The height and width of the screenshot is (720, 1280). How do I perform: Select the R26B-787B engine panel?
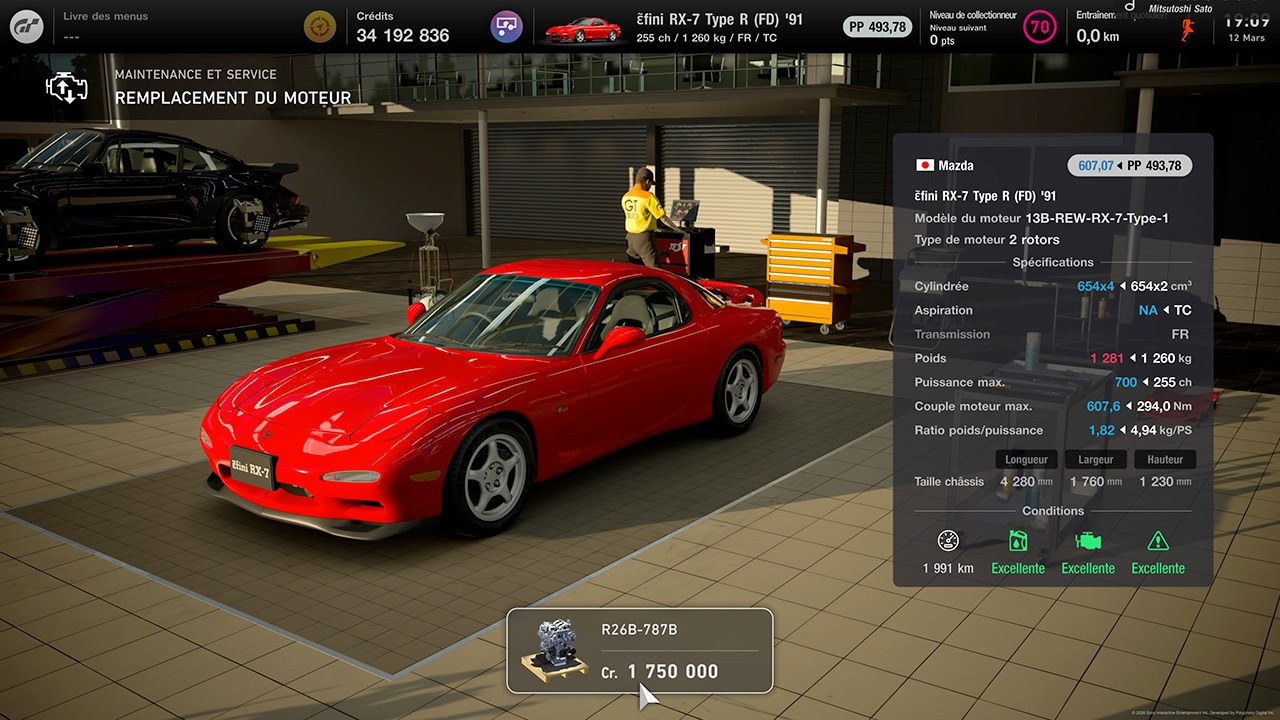click(640, 650)
